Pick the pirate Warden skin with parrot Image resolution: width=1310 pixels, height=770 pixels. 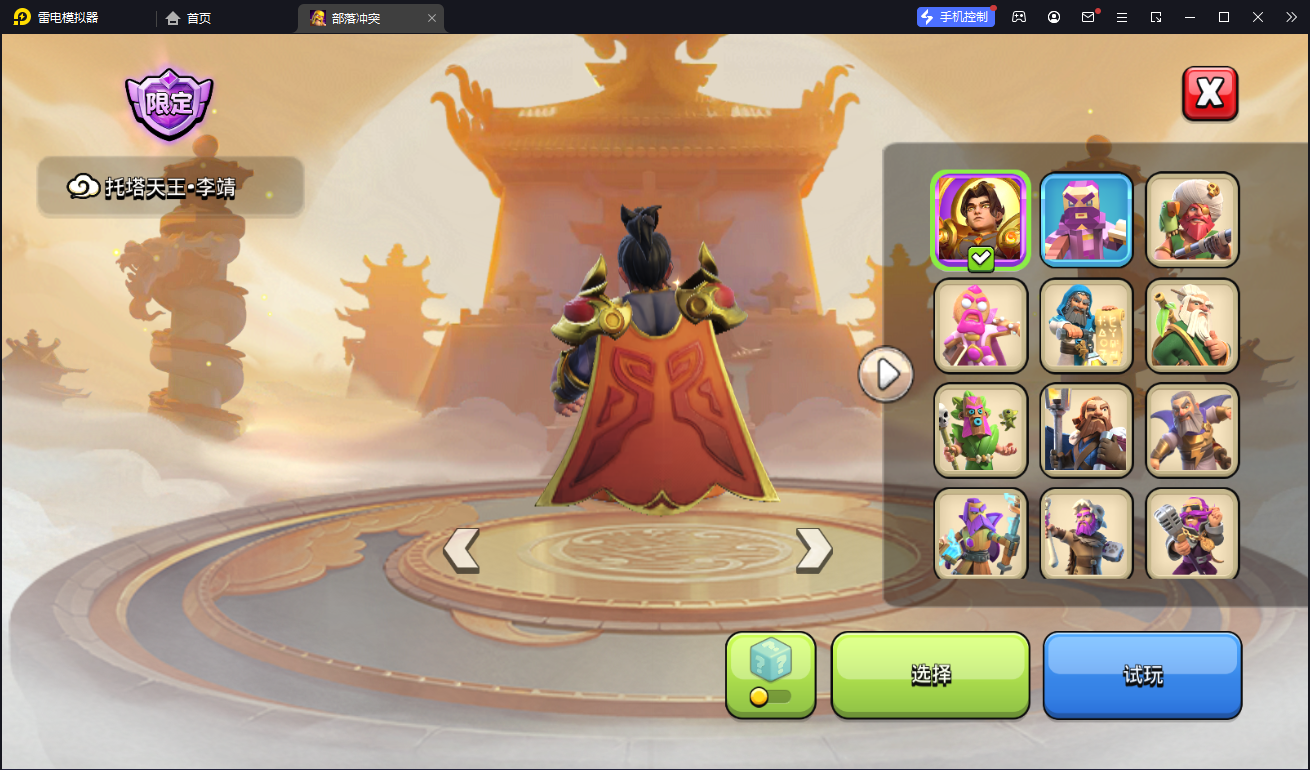tap(1192, 220)
